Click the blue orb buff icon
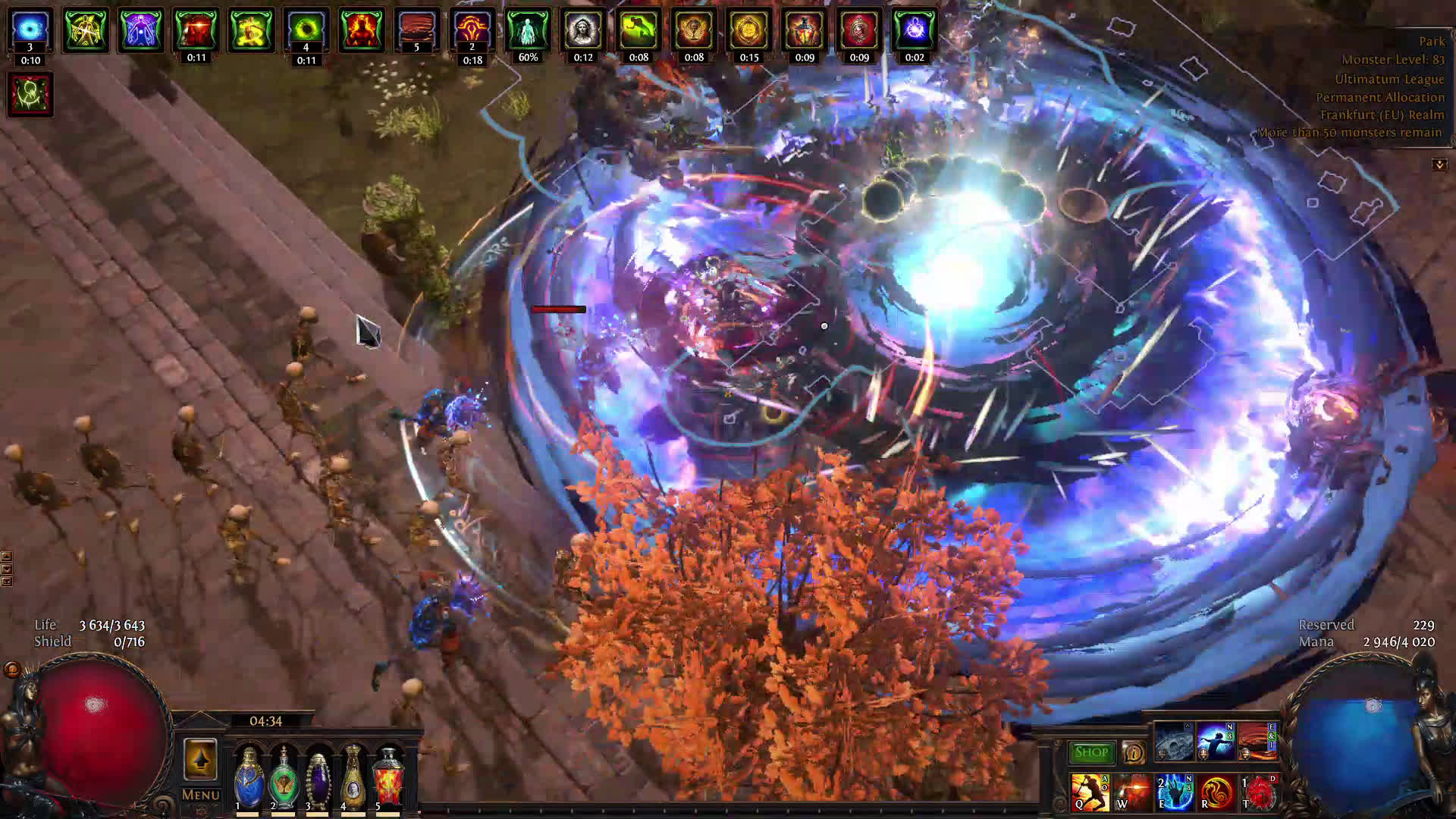The image size is (1456, 819). point(30,30)
